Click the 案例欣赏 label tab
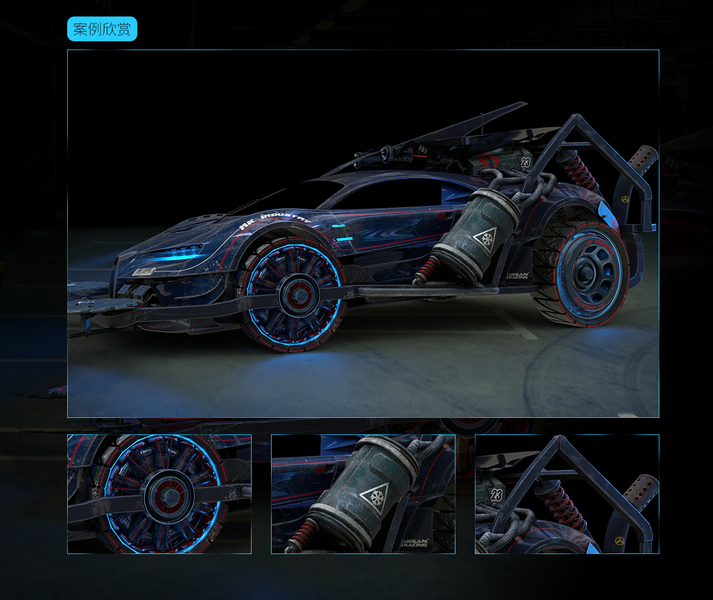 101,29
